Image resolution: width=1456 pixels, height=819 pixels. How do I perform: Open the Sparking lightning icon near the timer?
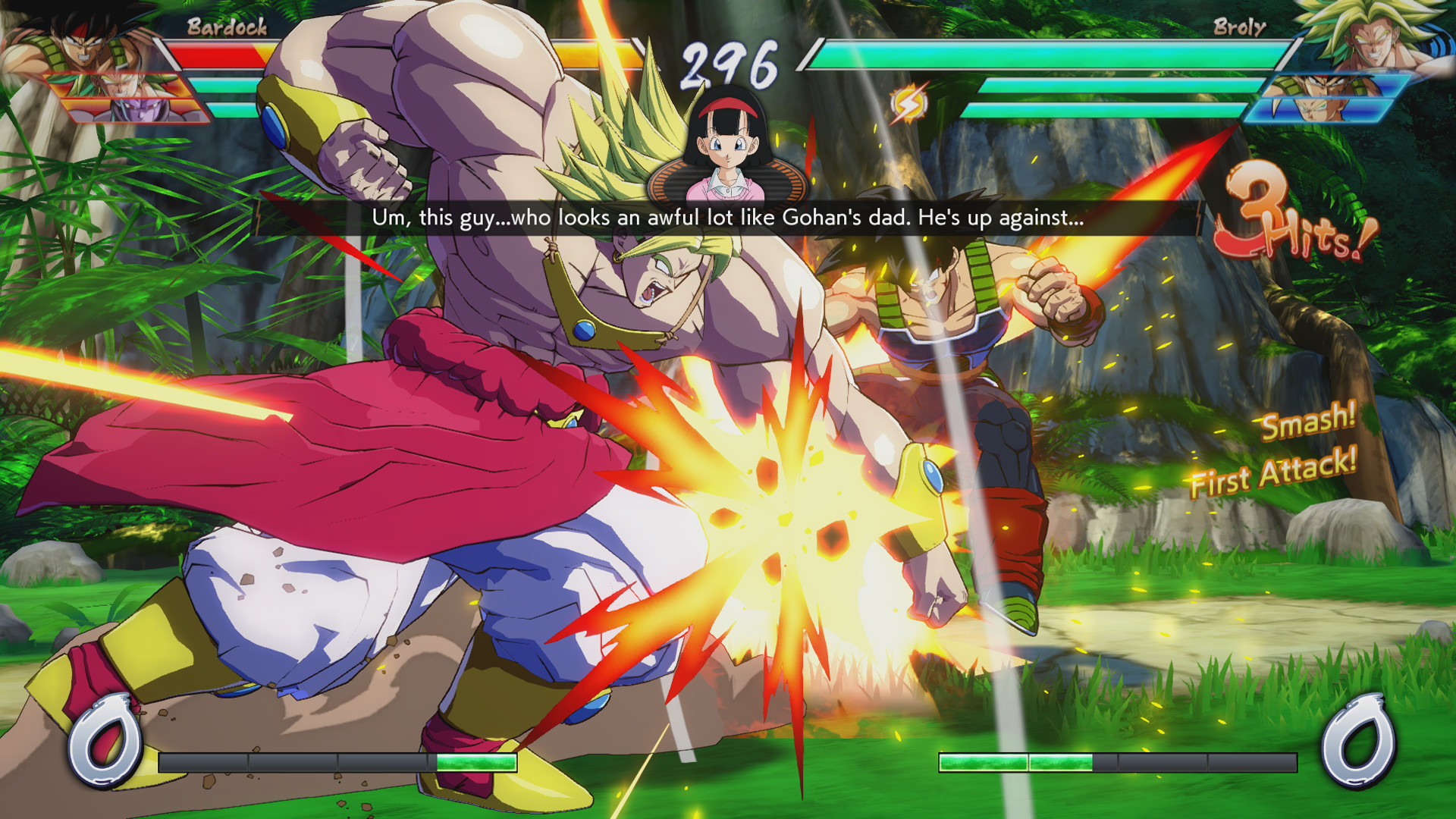click(907, 104)
